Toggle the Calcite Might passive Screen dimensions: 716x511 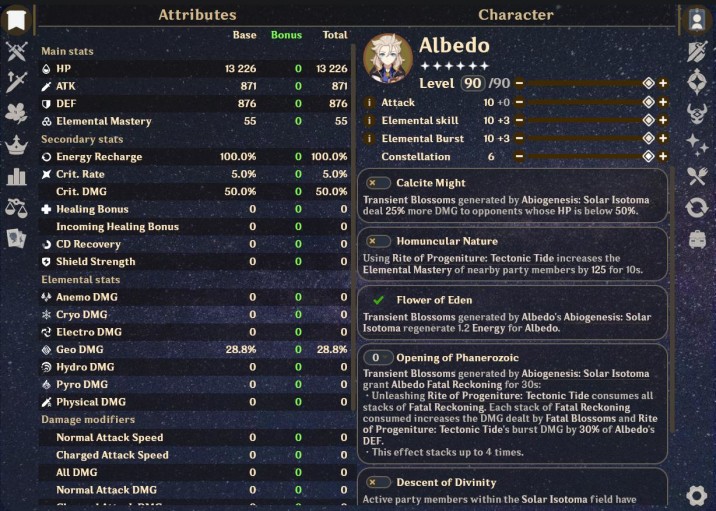point(378,183)
